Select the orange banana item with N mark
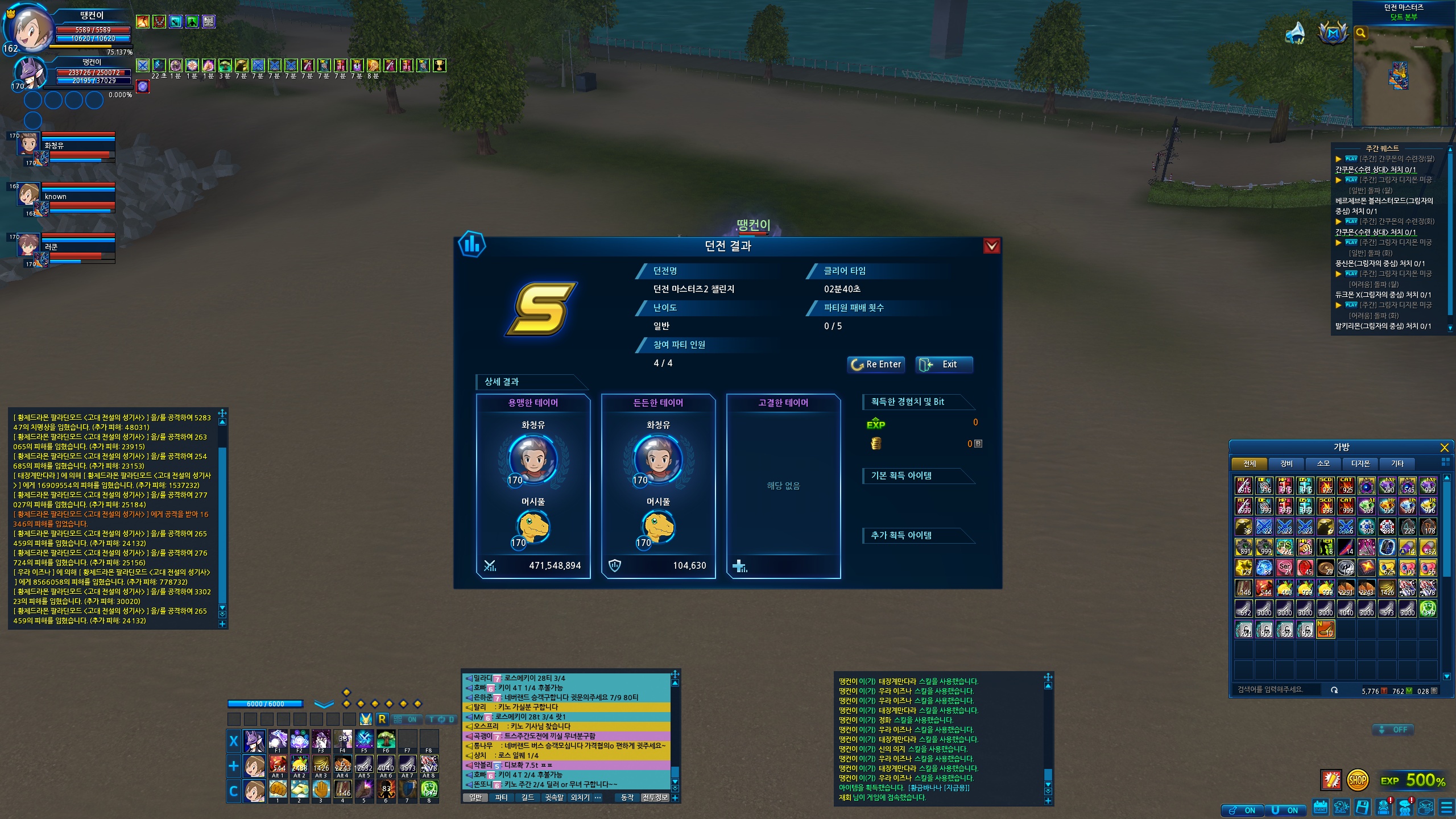This screenshot has height=819, width=1456. 1326,629
